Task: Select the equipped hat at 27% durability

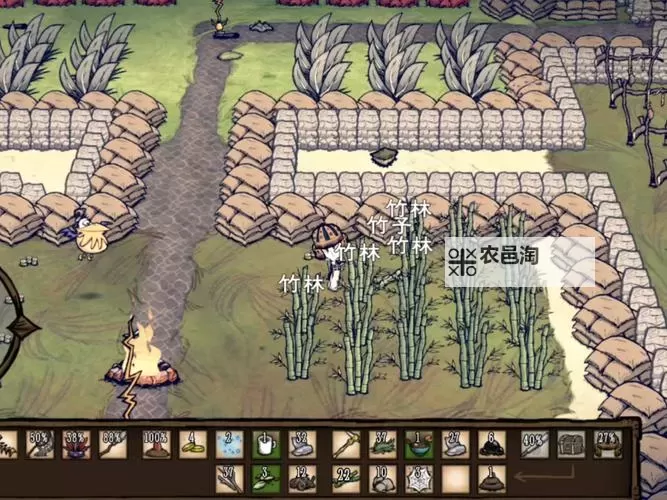Action: click(607, 445)
